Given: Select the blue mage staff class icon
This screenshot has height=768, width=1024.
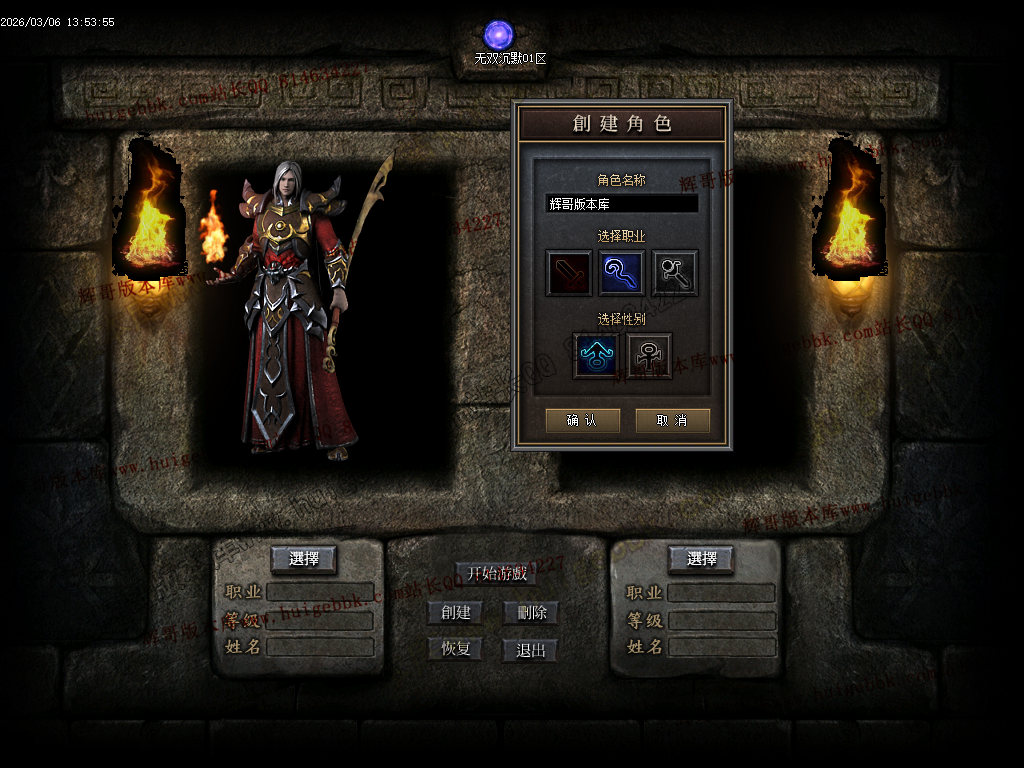Looking at the screenshot, I should click(621, 273).
